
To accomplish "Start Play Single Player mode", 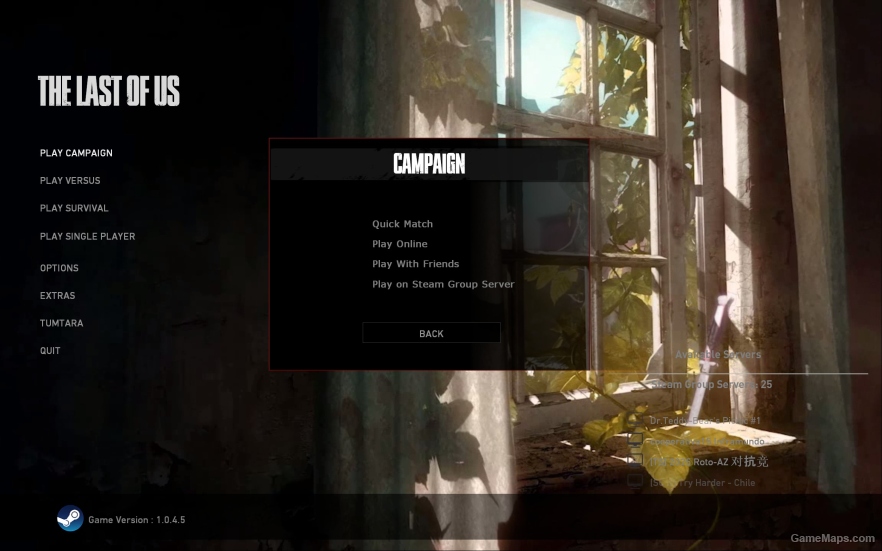I will click(x=87, y=237).
